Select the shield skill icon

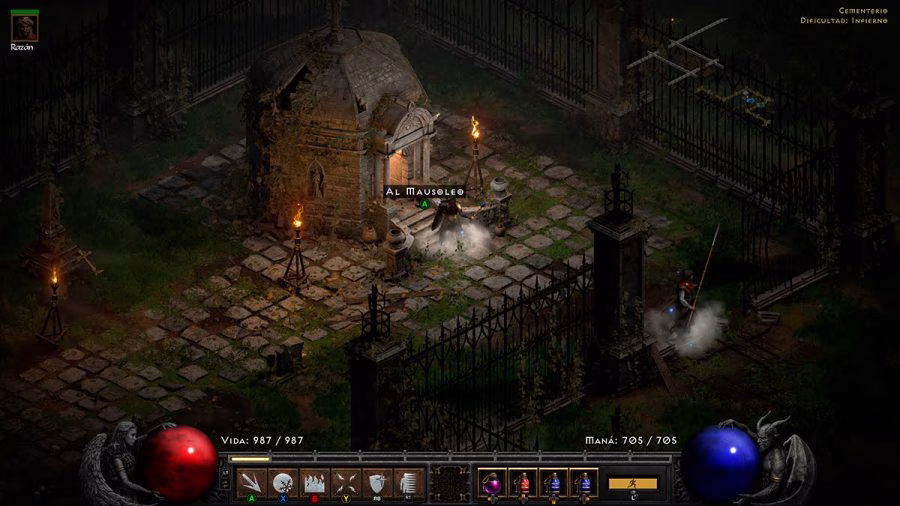click(x=376, y=482)
